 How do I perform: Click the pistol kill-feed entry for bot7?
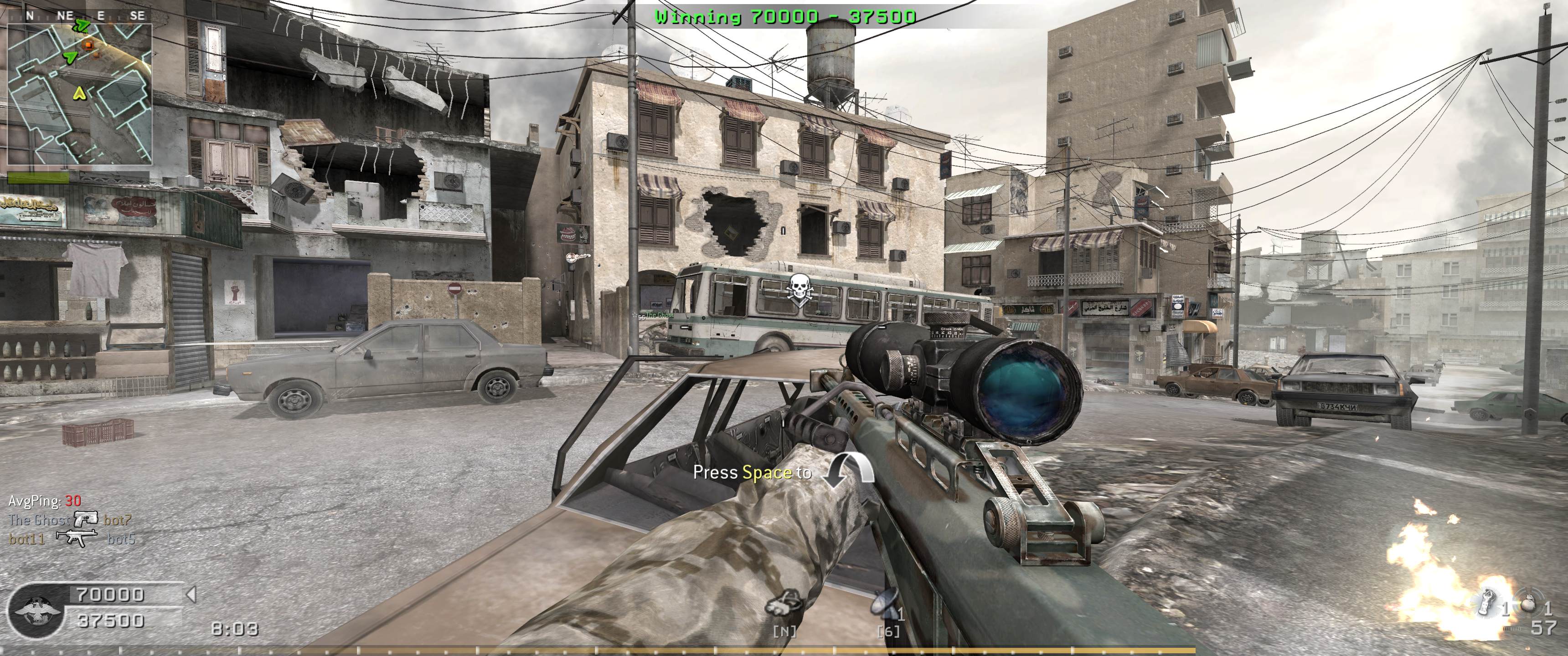[85, 520]
